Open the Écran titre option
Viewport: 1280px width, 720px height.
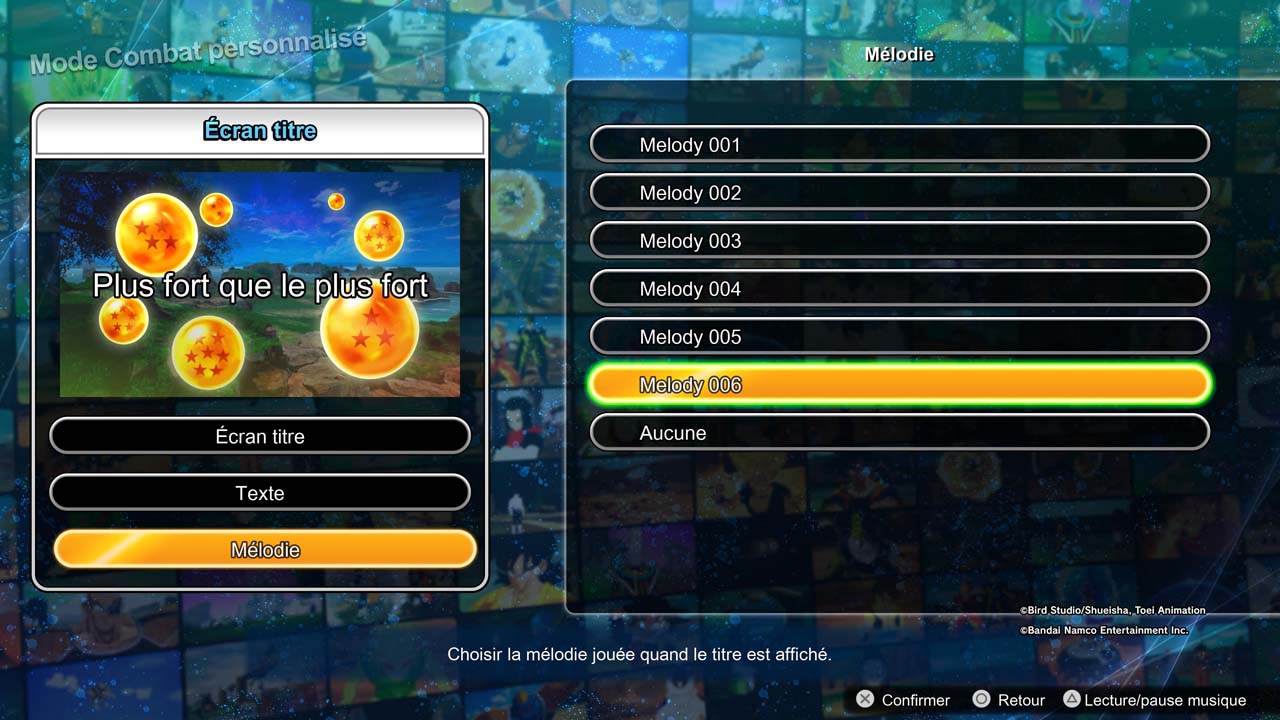coord(260,437)
